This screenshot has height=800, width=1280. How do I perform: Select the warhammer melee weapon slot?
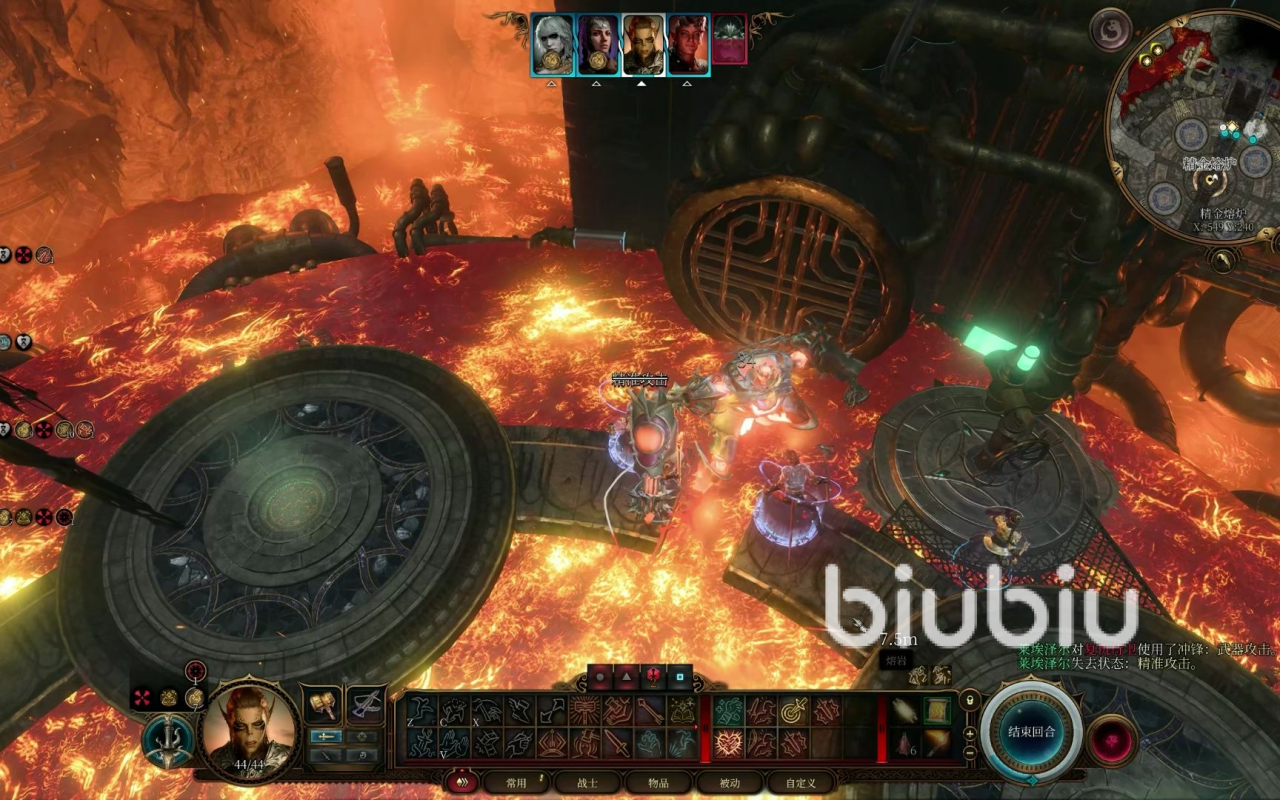point(322,705)
